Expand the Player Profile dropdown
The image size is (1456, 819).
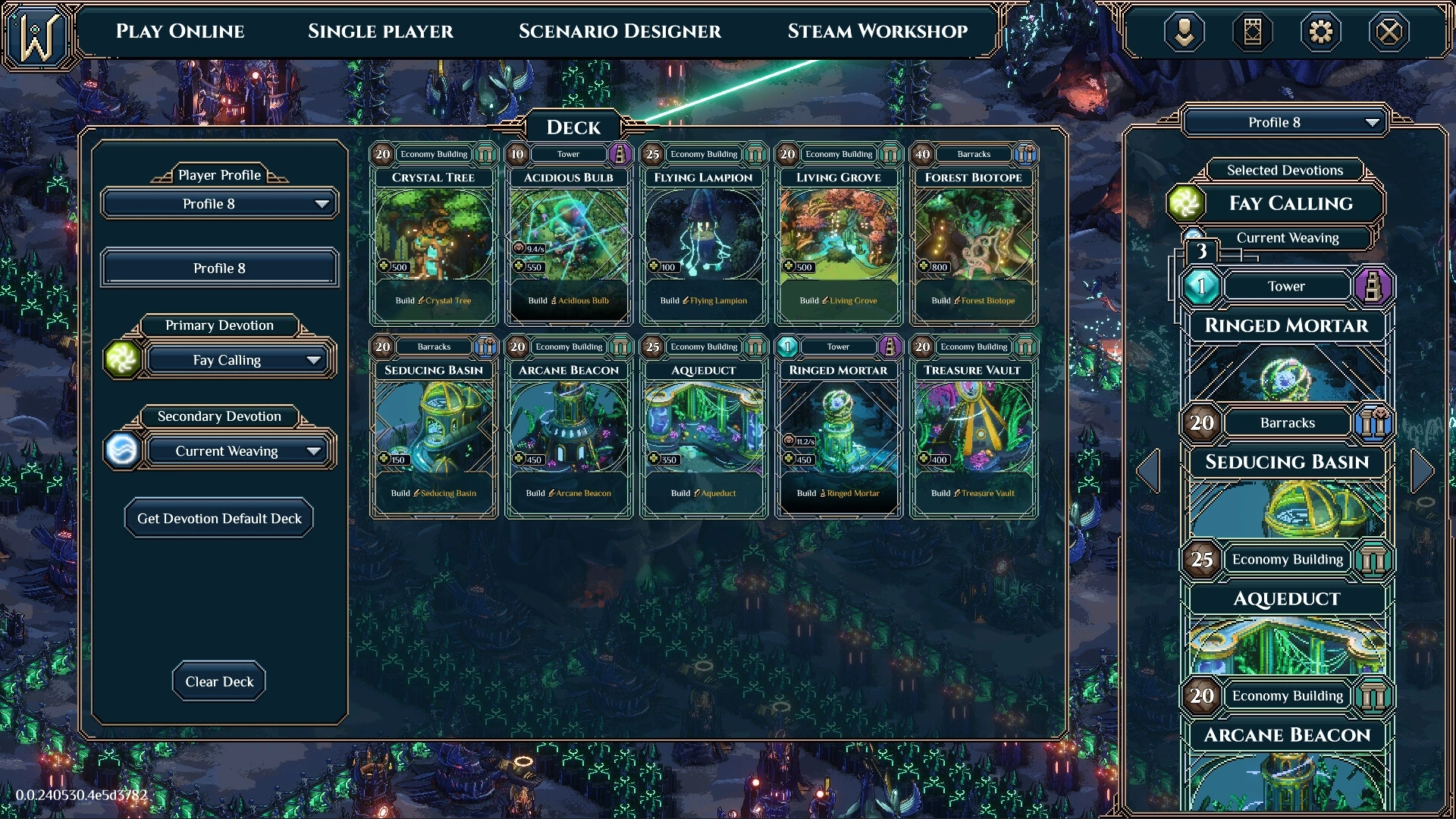(219, 204)
